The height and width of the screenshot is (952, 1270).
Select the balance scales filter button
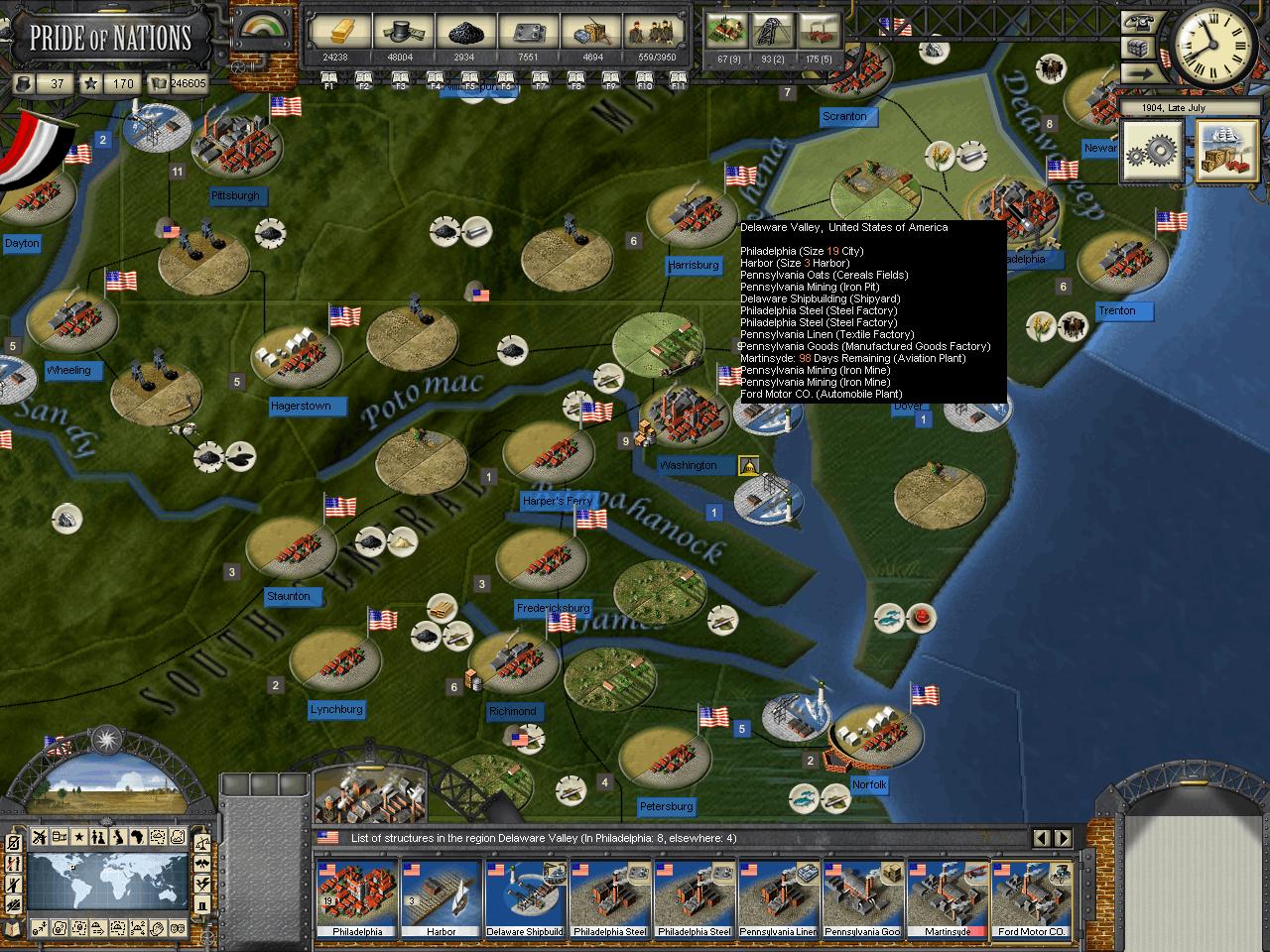coord(202,844)
